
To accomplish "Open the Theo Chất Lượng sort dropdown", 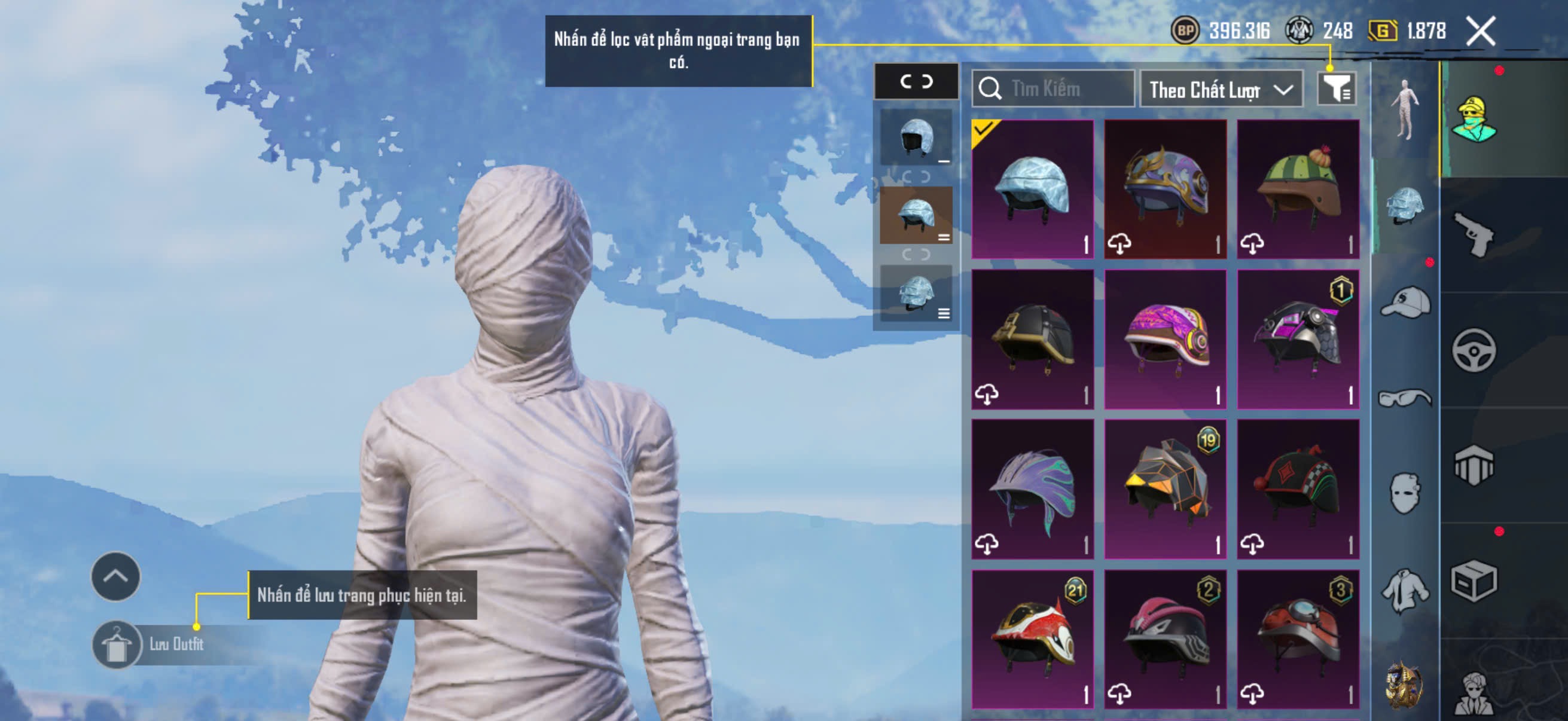I will tap(1221, 90).
